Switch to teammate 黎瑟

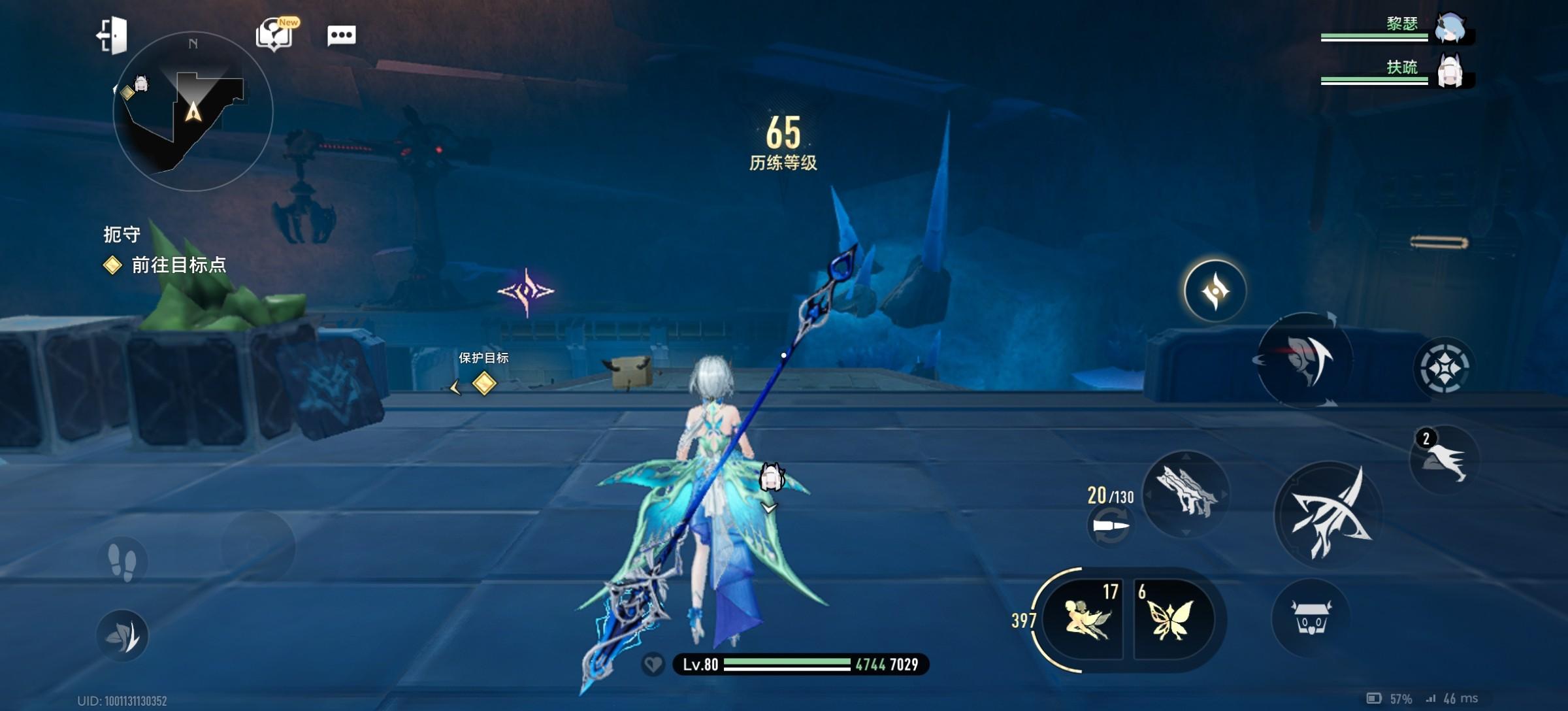point(1450,29)
